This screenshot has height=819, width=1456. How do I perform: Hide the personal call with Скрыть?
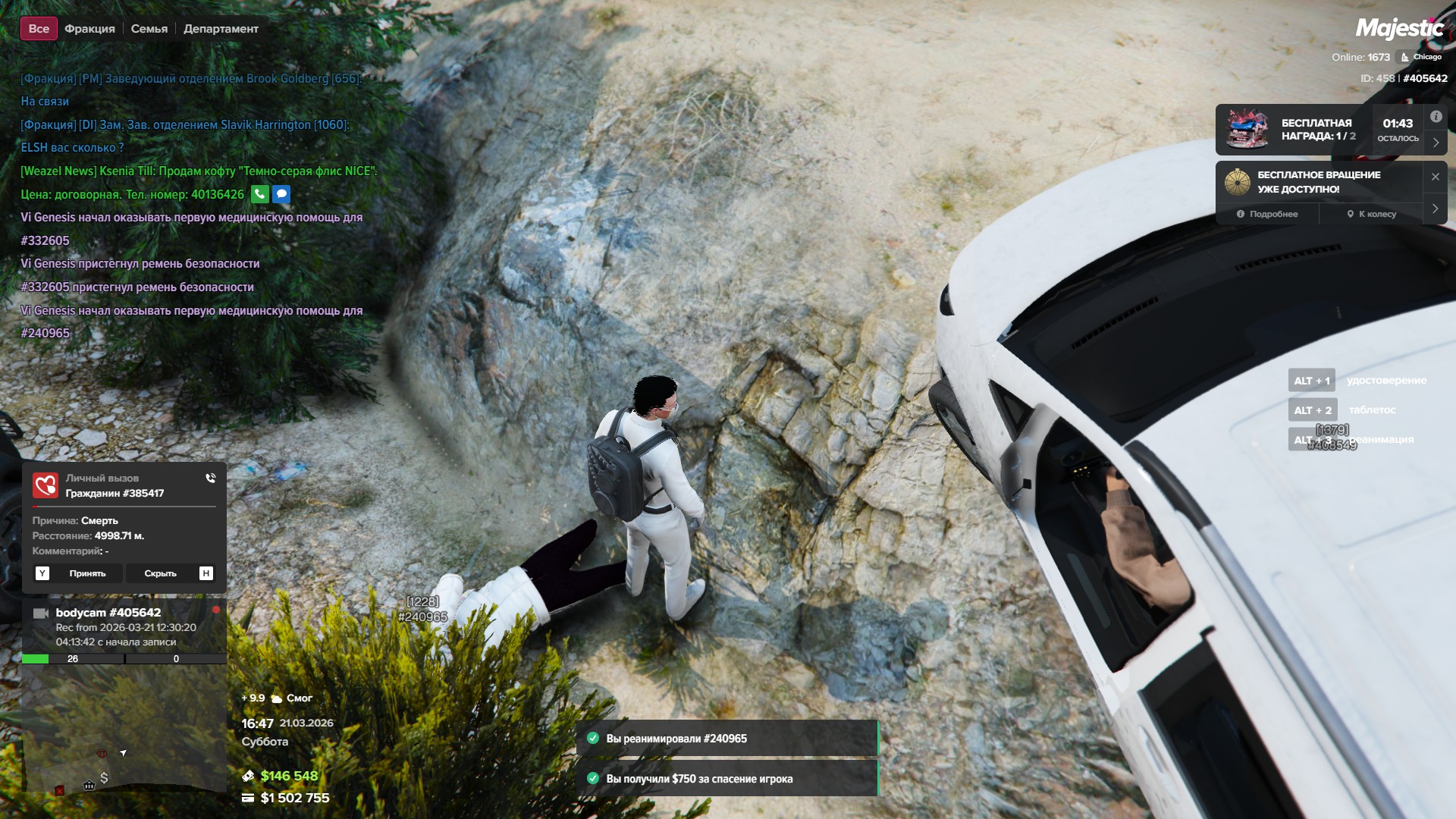160,573
